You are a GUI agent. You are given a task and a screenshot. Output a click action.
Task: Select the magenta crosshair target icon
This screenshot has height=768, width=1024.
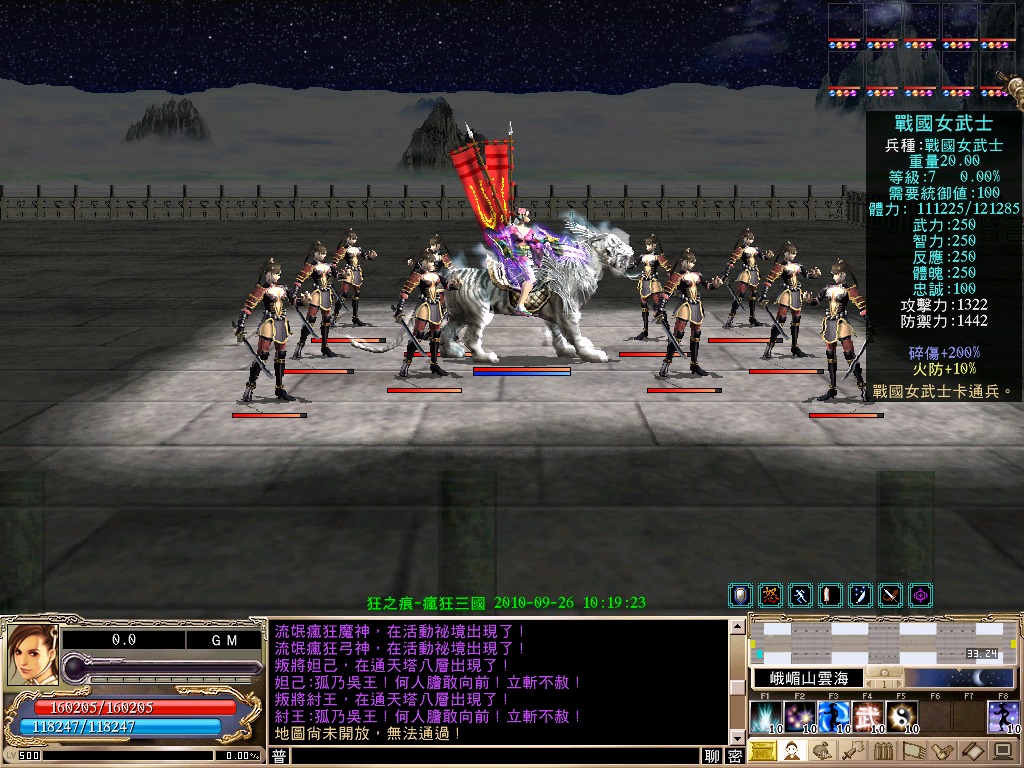pyautogui.click(x=920, y=596)
